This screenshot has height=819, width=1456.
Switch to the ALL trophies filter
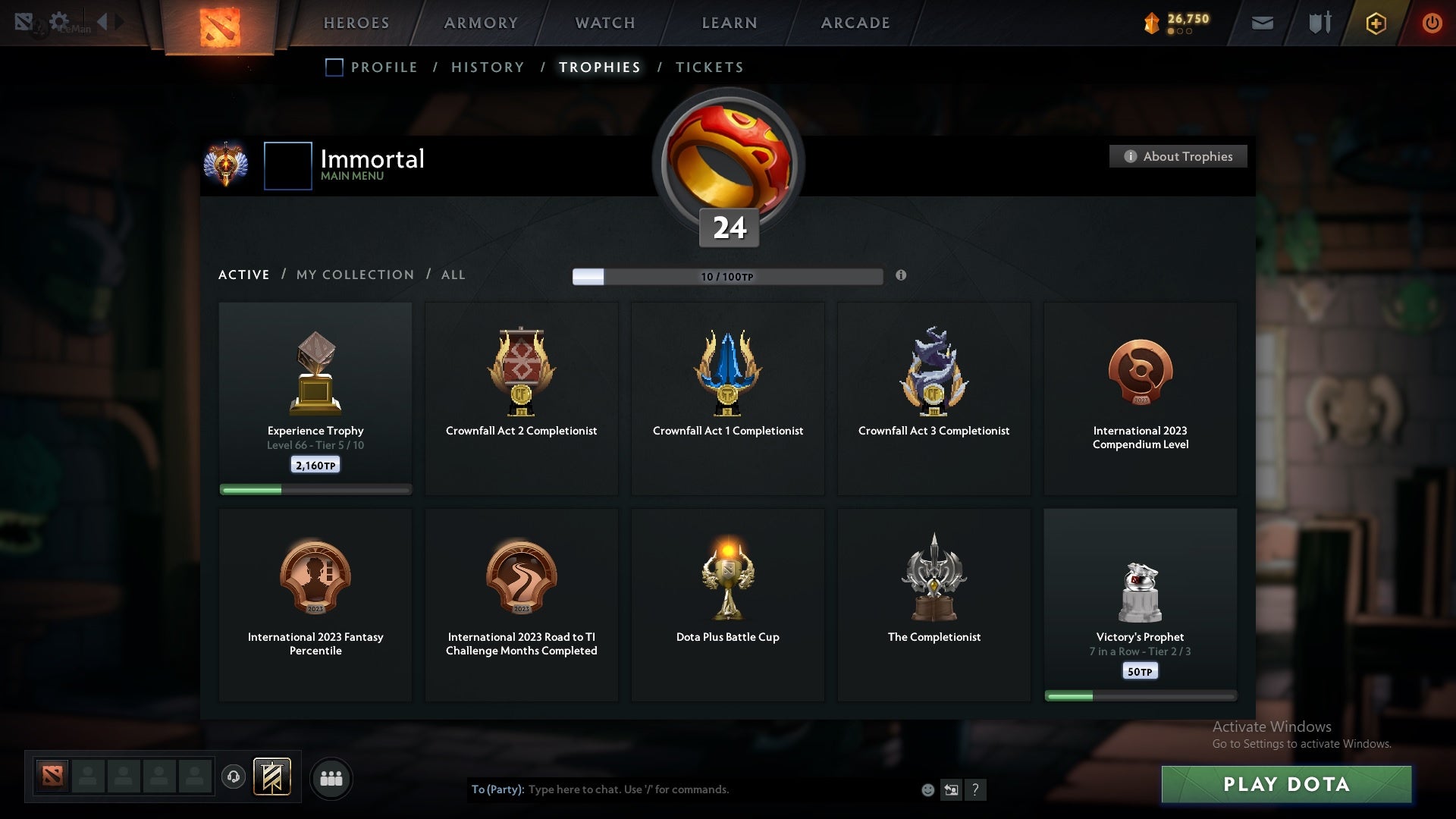point(453,275)
